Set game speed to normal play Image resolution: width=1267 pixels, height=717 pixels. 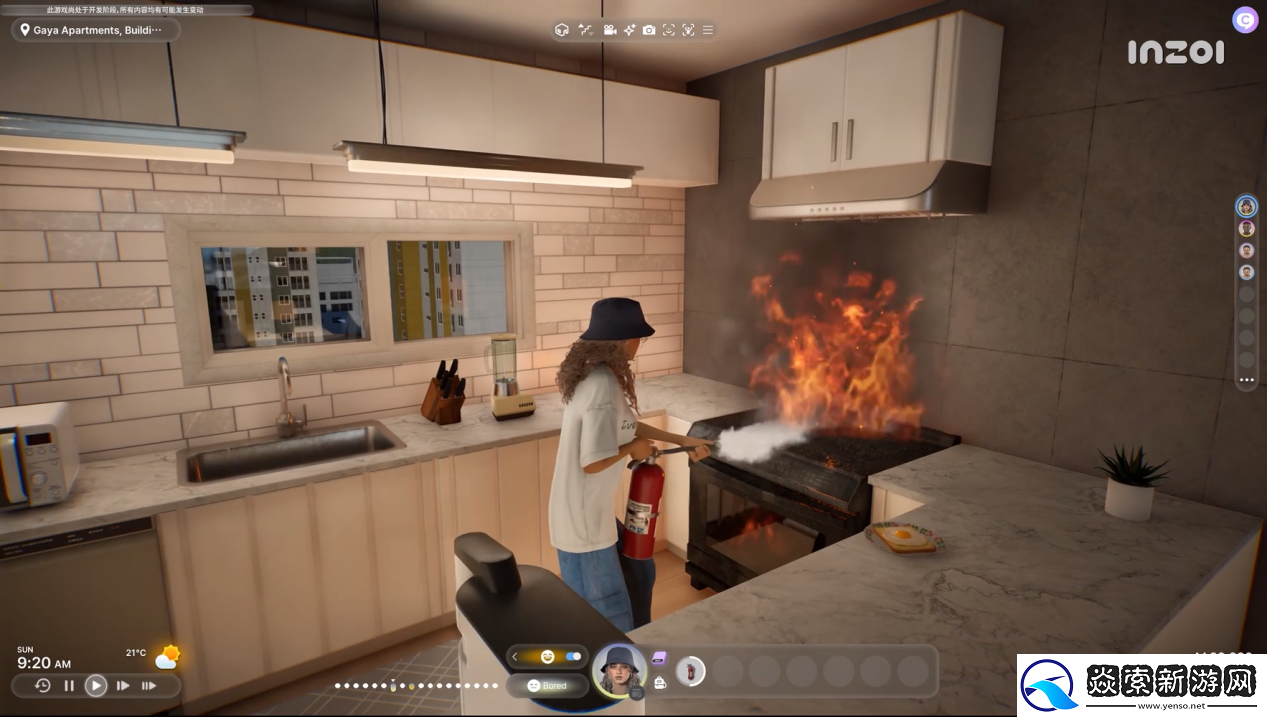point(96,685)
